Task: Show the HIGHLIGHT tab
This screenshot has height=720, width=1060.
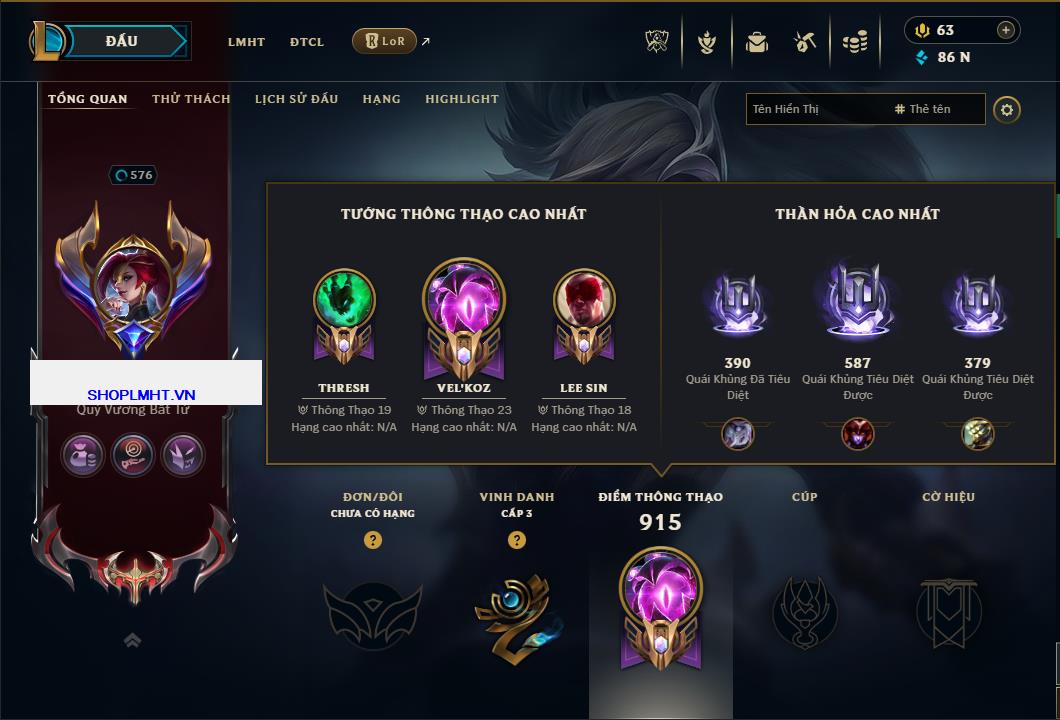Action: pyautogui.click(x=461, y=99)
